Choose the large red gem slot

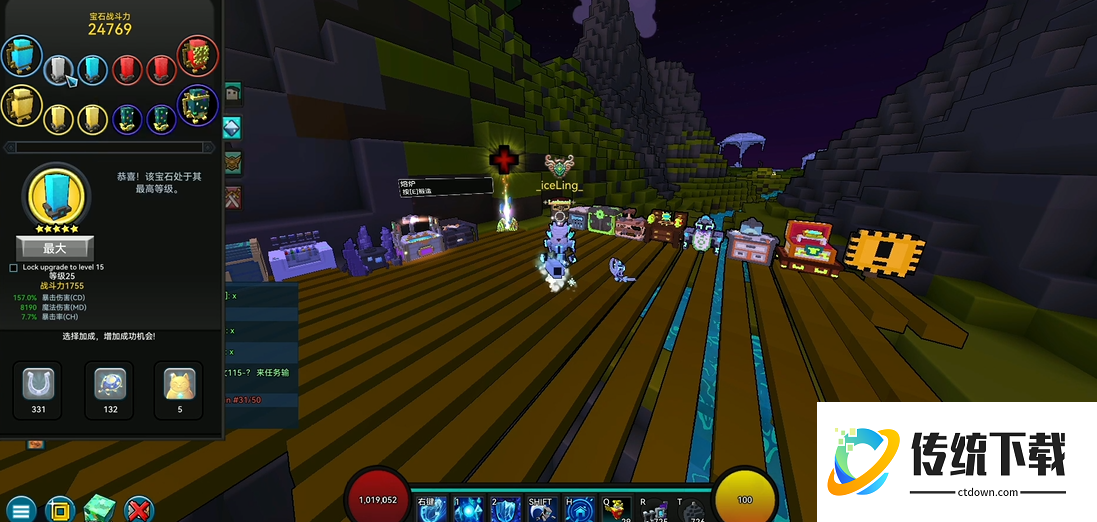coord(197,54)
